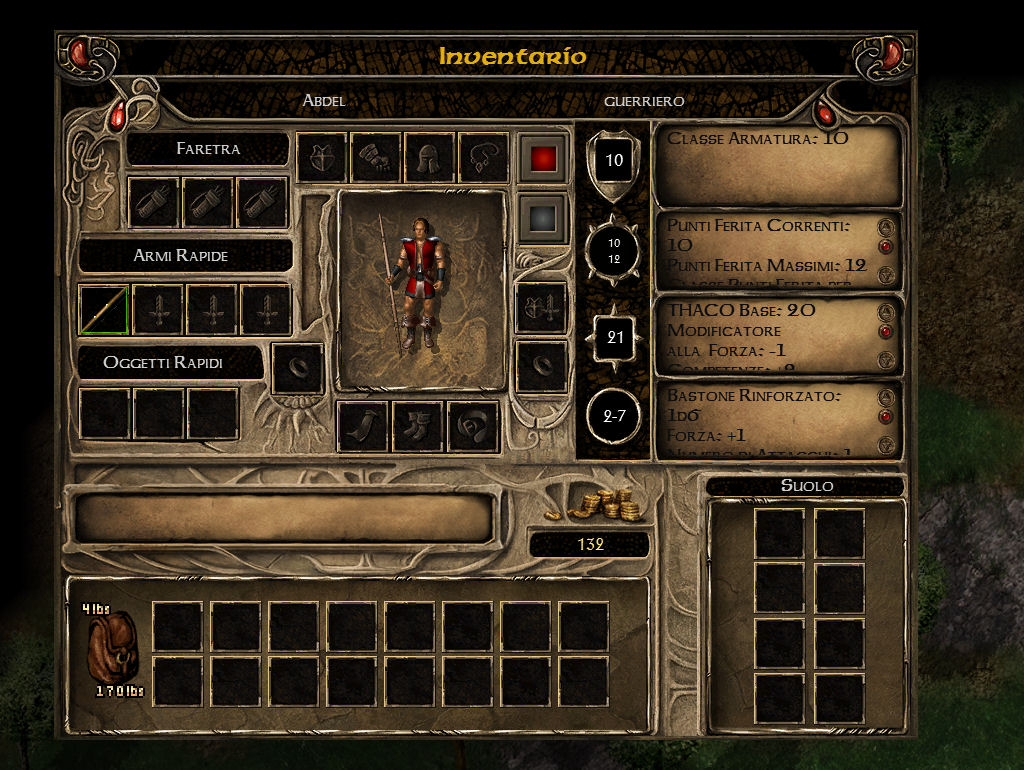This screenshot has height=770, width=1024.
Task: Choose the belt equipment slot
Action: click(x=473, y=427)
